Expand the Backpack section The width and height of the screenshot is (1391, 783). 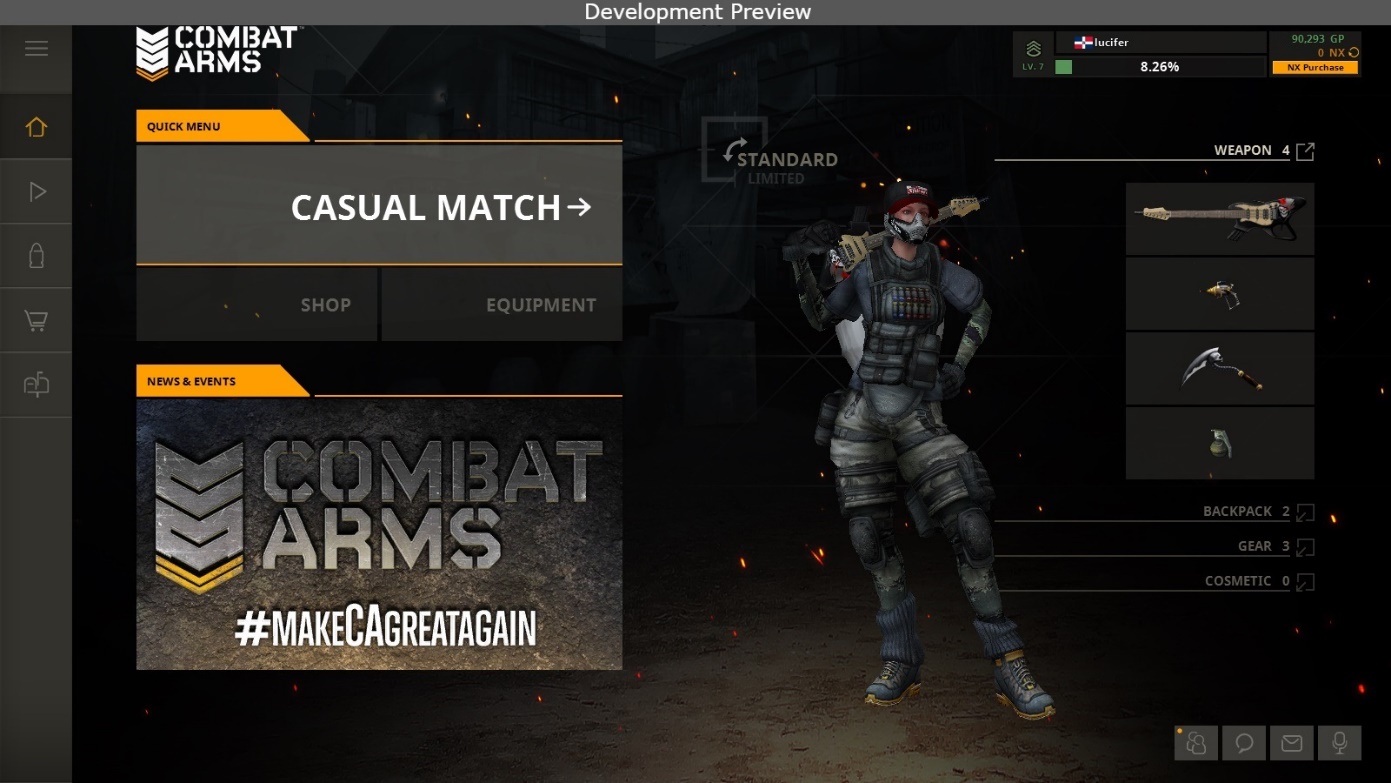coord(1305,512)
